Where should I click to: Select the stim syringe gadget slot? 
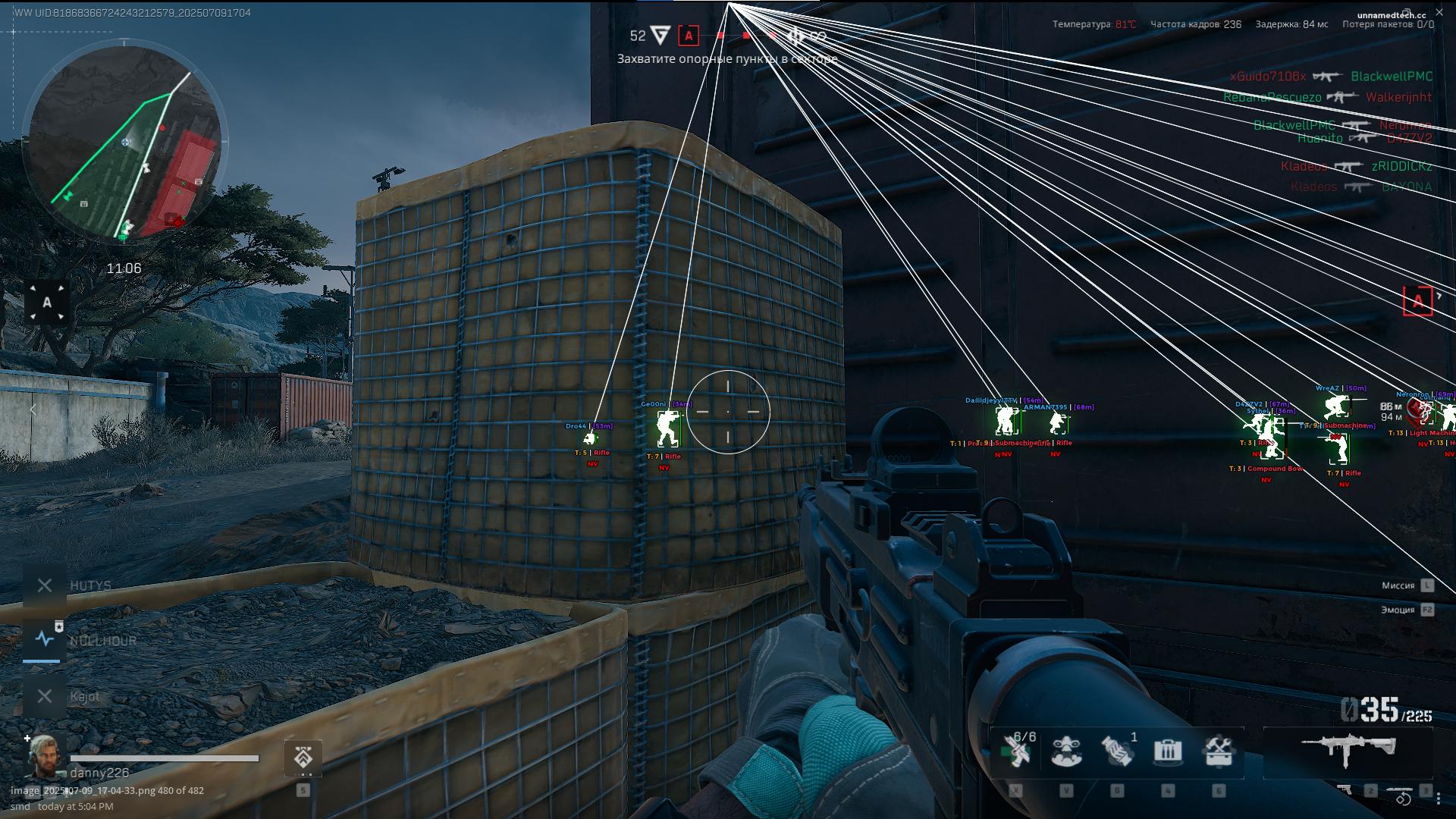[x=1015, y=751]
